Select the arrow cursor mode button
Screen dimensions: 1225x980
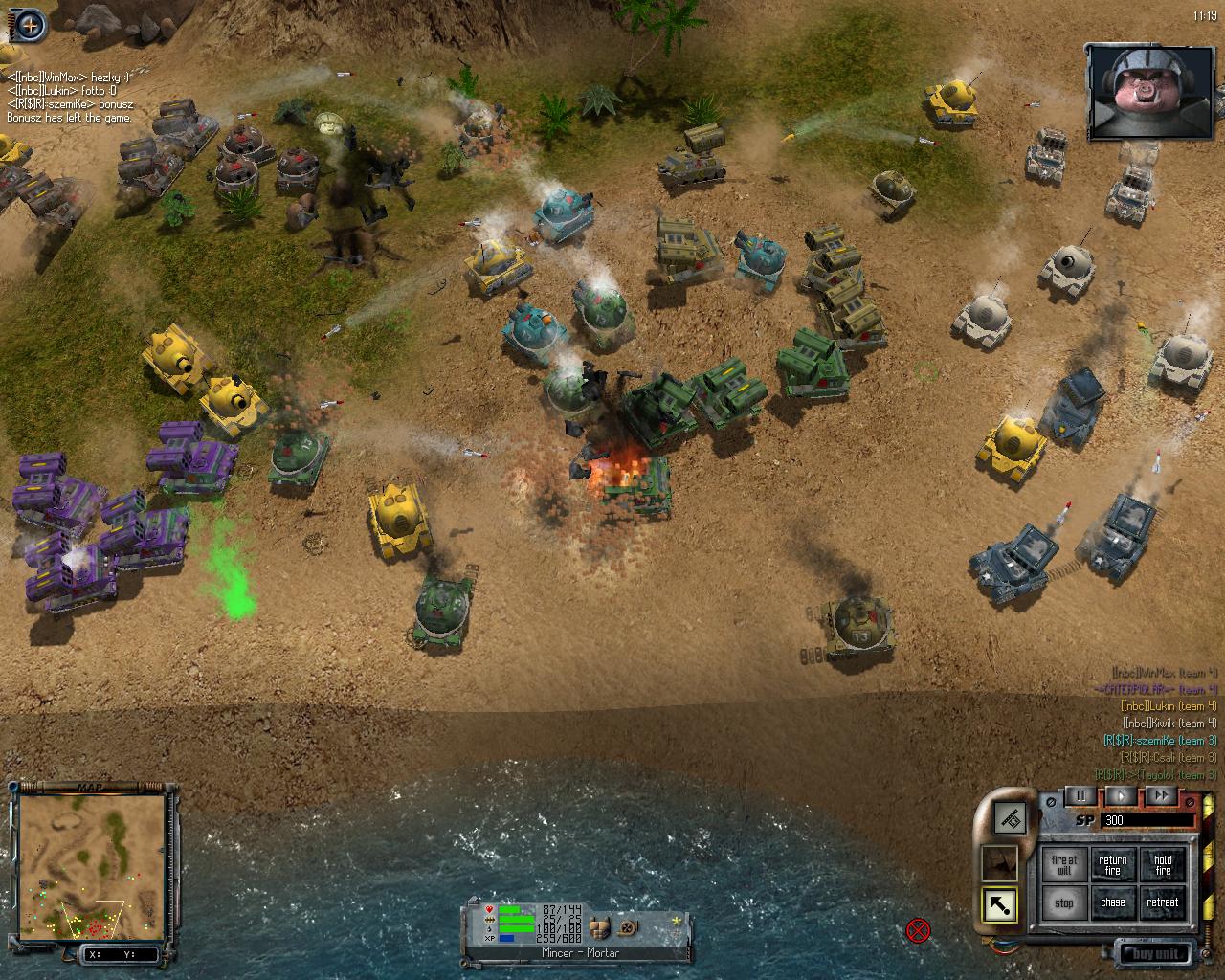coord(1000,905)
